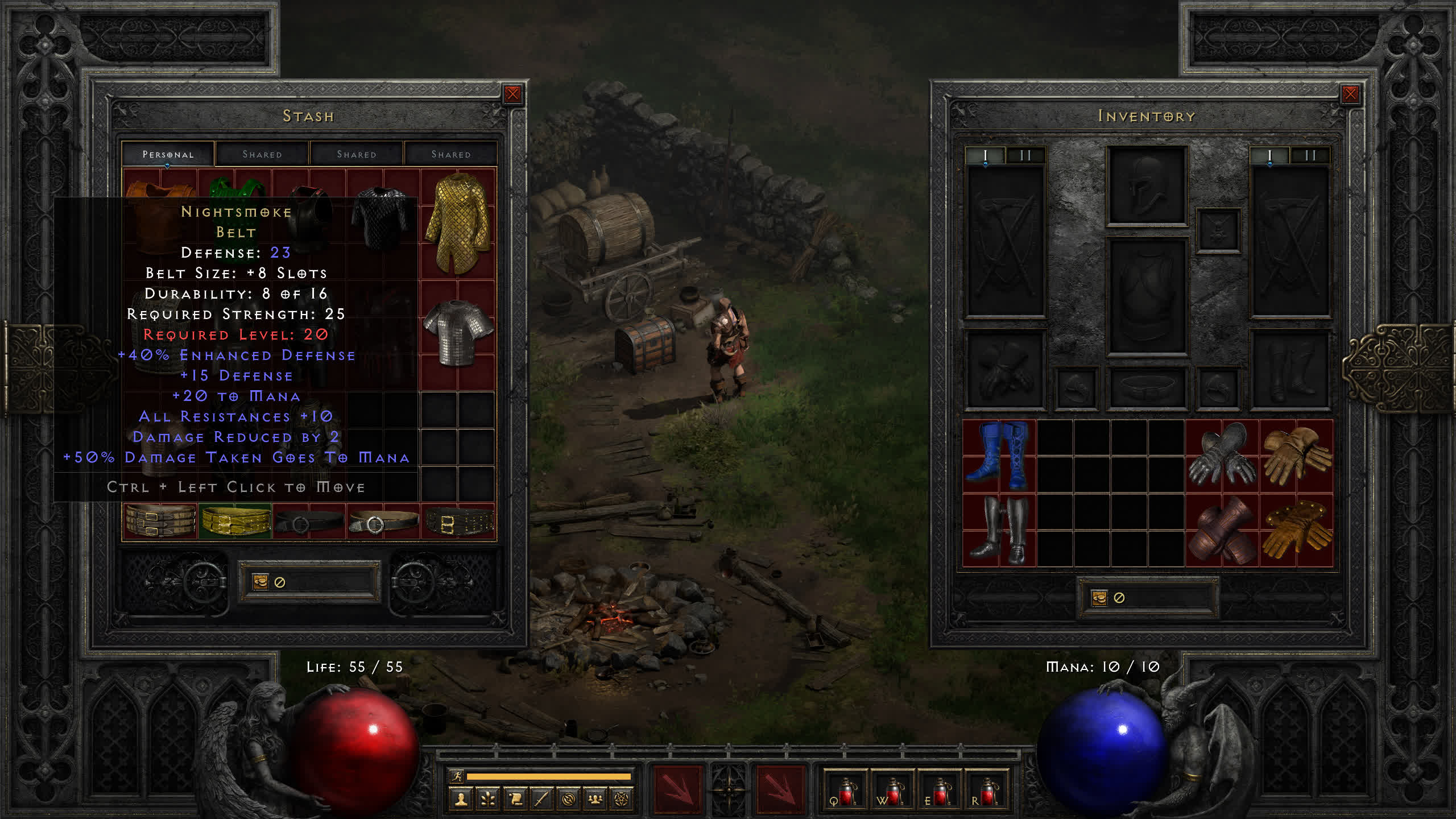Use the healing potion in slot Q
The width and height of the screenshot is (1456, 819).
pyautogui.click(x=845, y=792)
